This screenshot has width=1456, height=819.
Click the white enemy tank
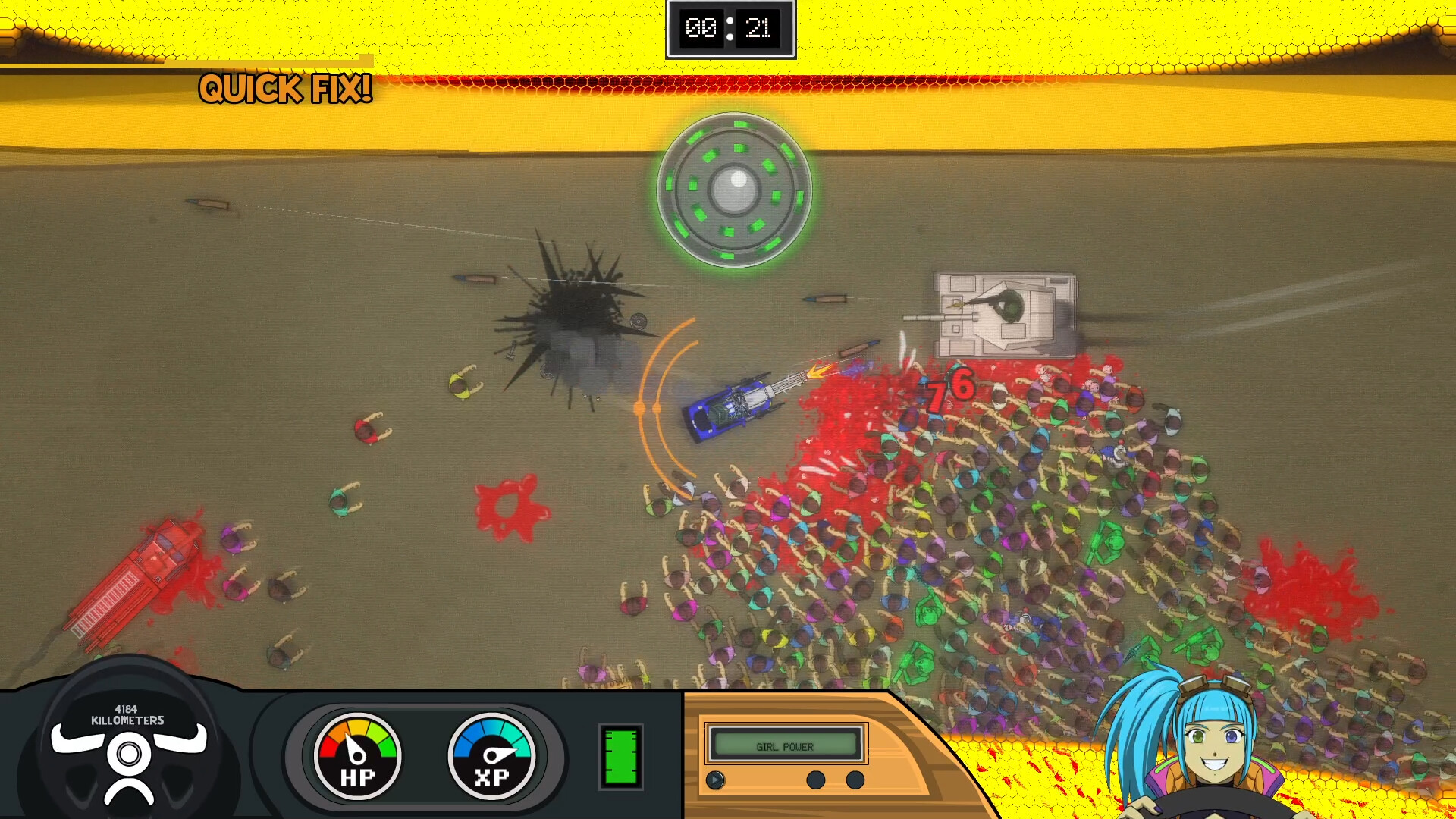1005,315
